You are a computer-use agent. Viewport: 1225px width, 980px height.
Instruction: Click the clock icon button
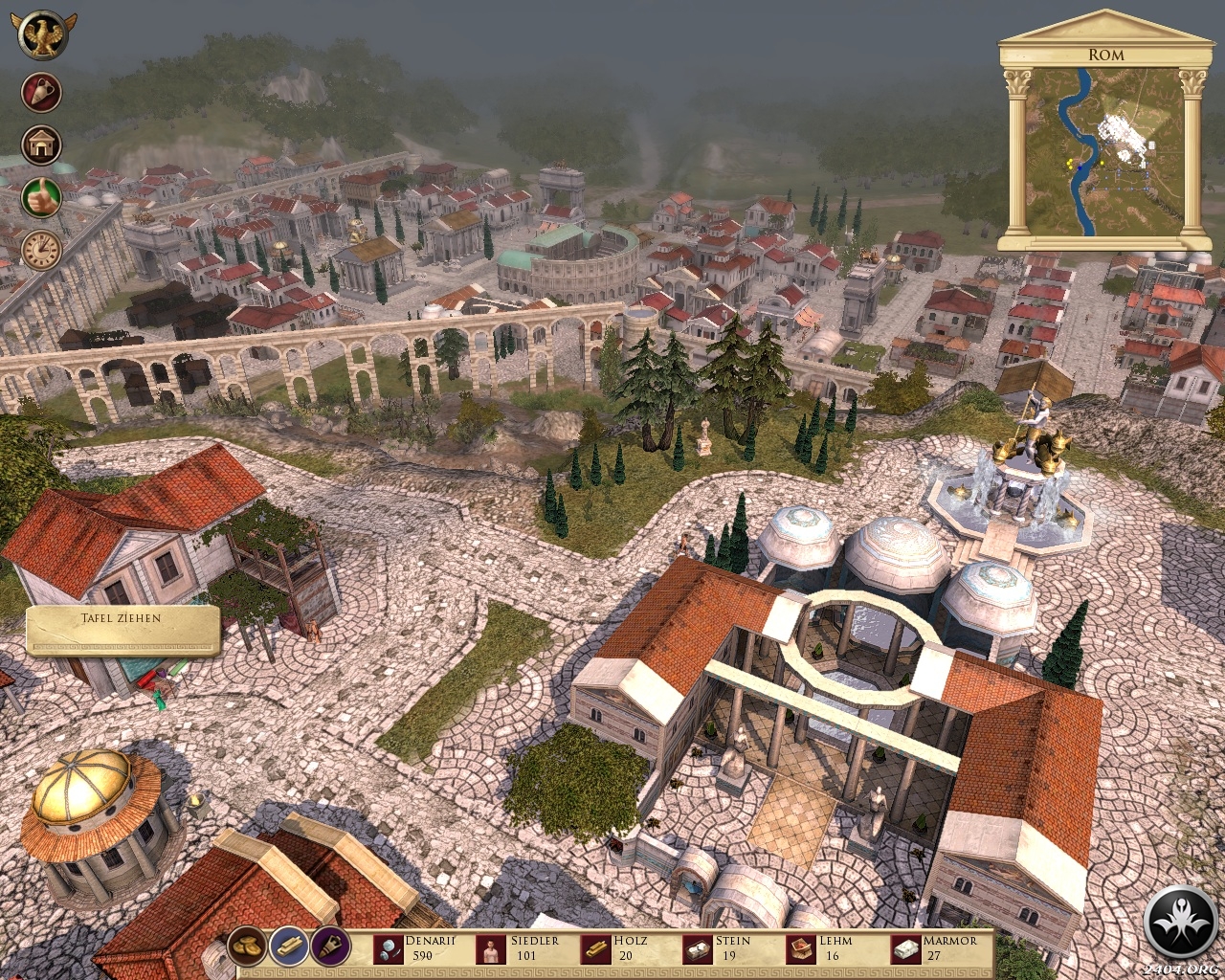tap(42, 250)
